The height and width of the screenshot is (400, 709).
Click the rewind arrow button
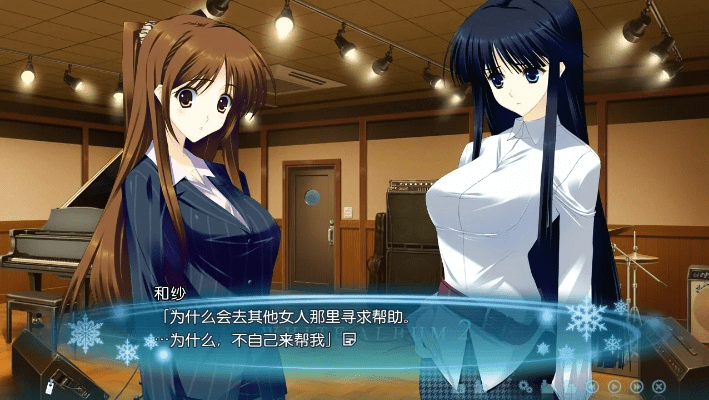tap(592, 386)
